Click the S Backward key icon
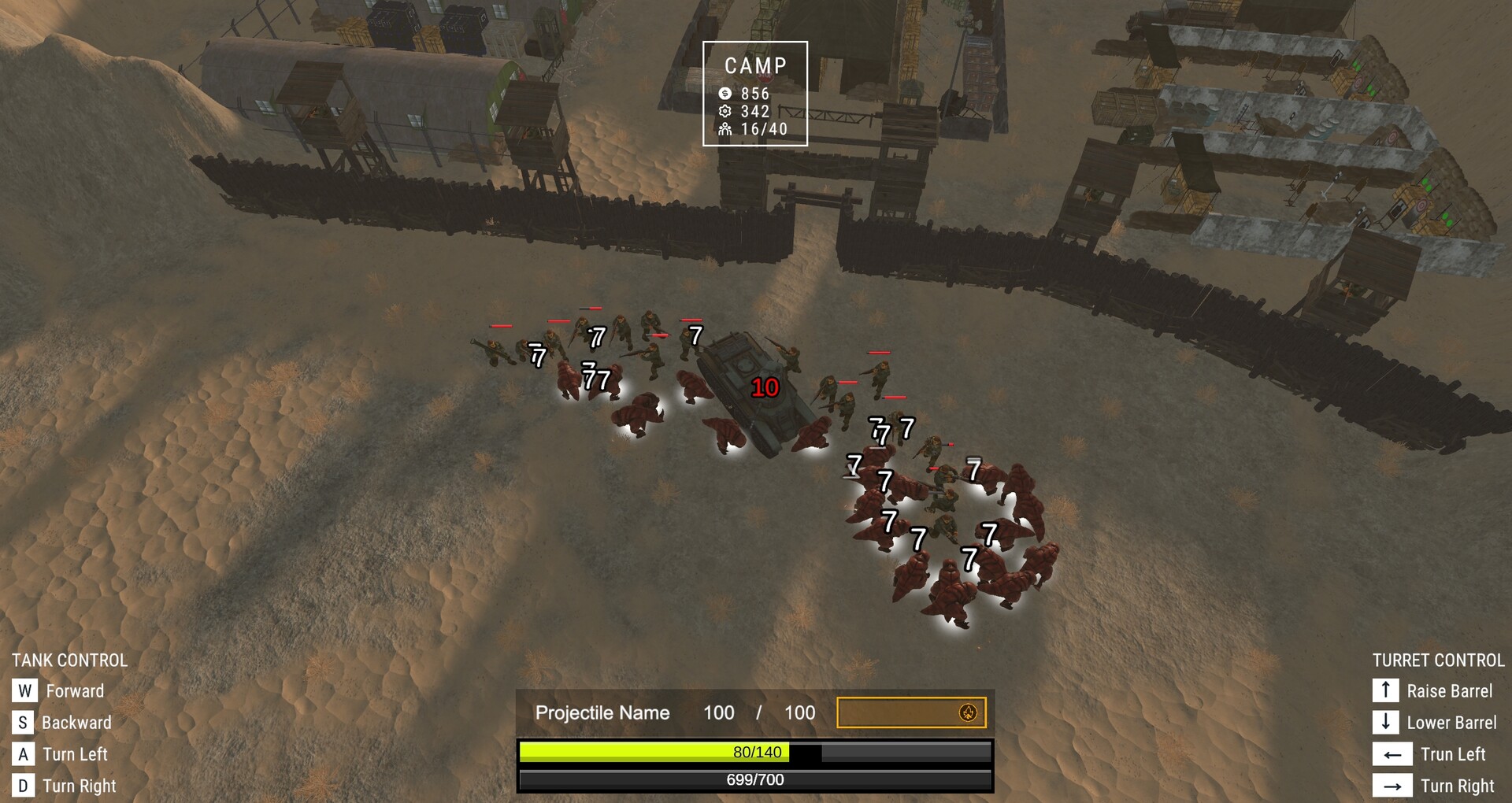 [24, 722]
